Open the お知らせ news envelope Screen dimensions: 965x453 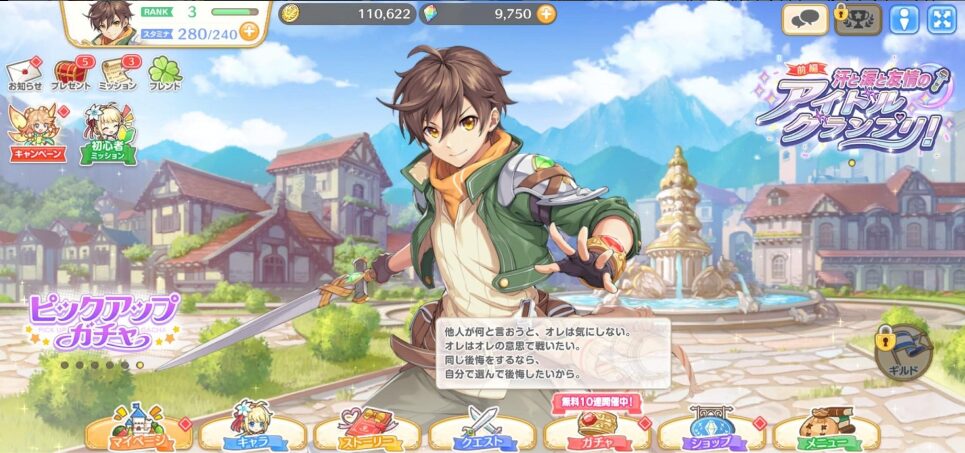[25, 73]
